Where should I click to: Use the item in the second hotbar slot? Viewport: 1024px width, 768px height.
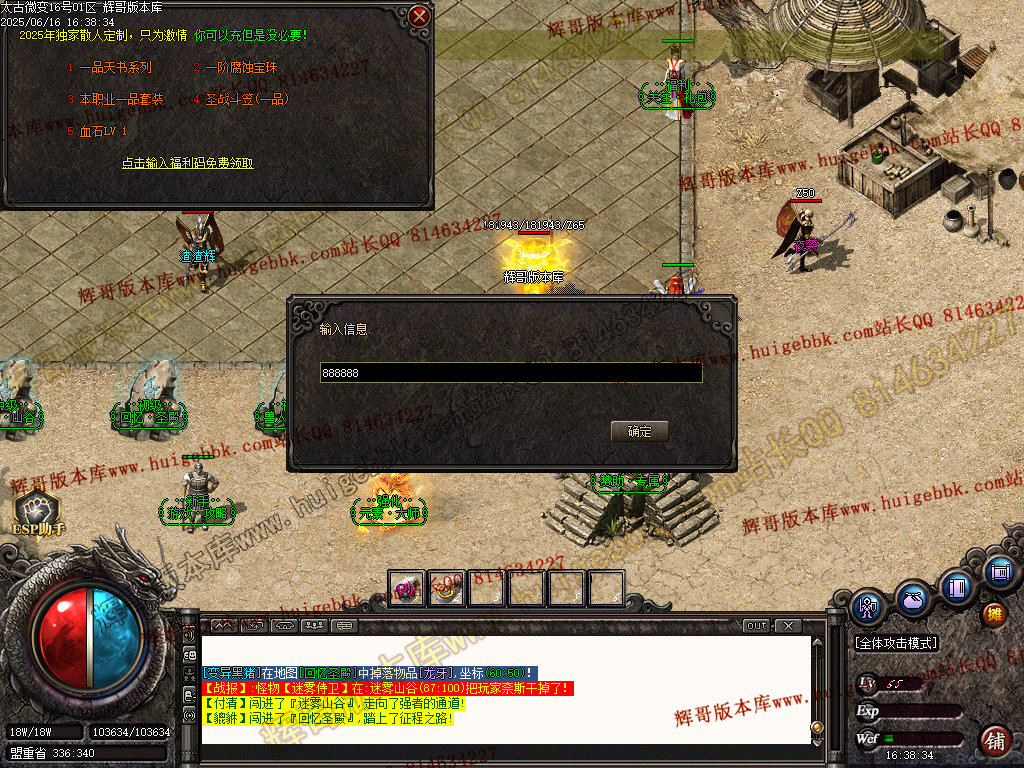[447, 589]
